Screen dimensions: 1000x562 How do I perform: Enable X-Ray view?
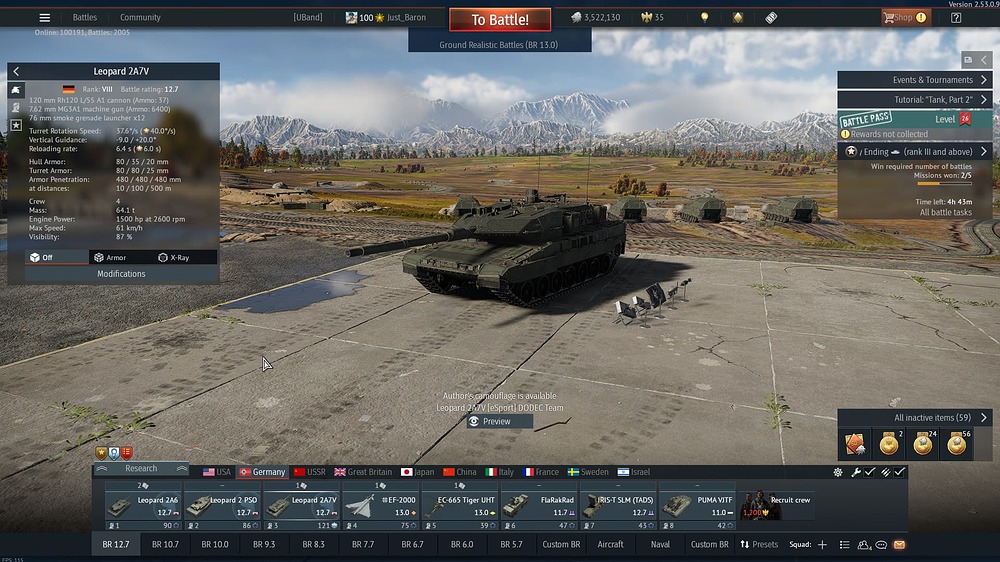[x=173, y=257]
